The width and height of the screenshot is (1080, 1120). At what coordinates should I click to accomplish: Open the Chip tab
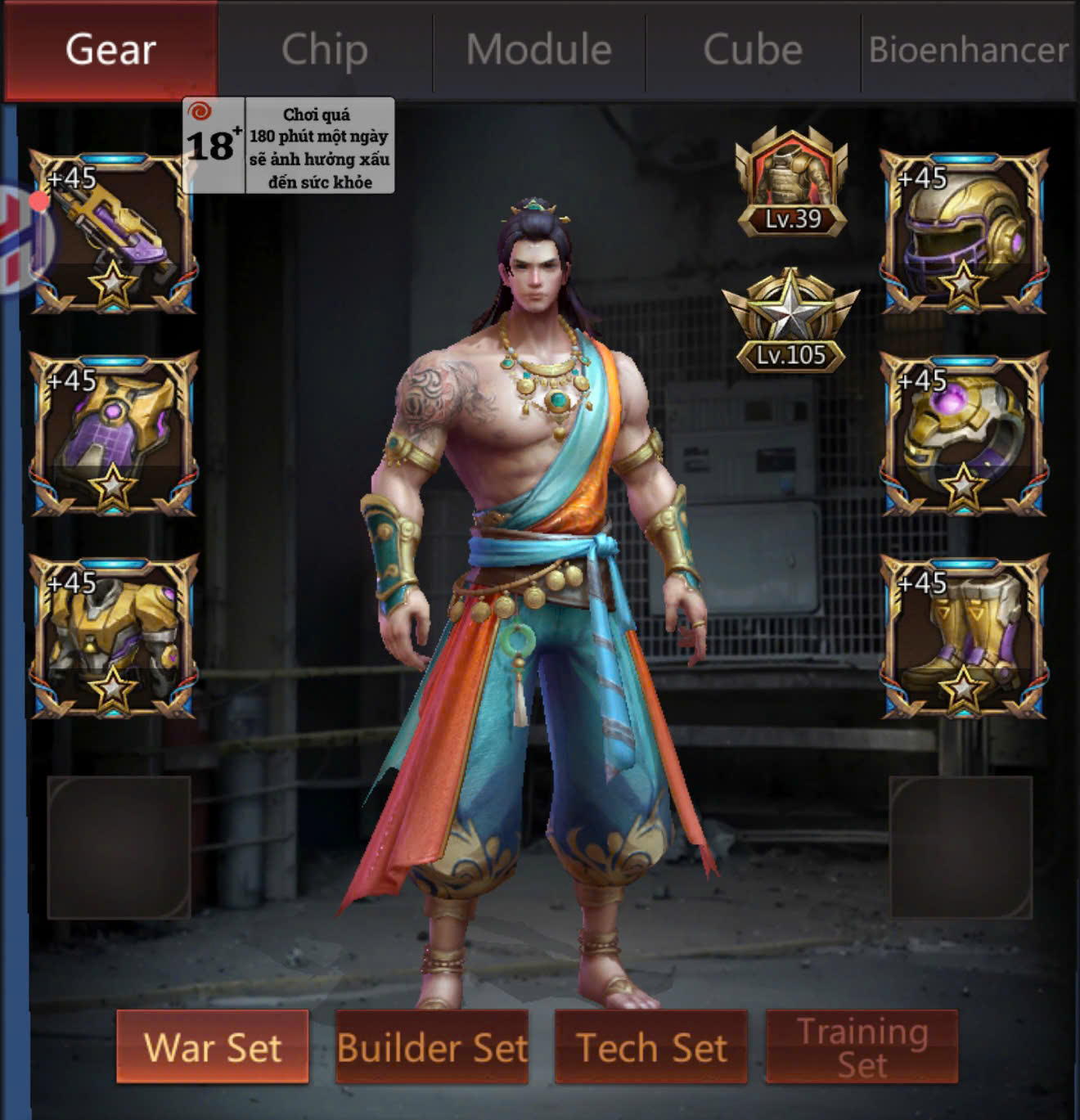[x=325, y=50]
